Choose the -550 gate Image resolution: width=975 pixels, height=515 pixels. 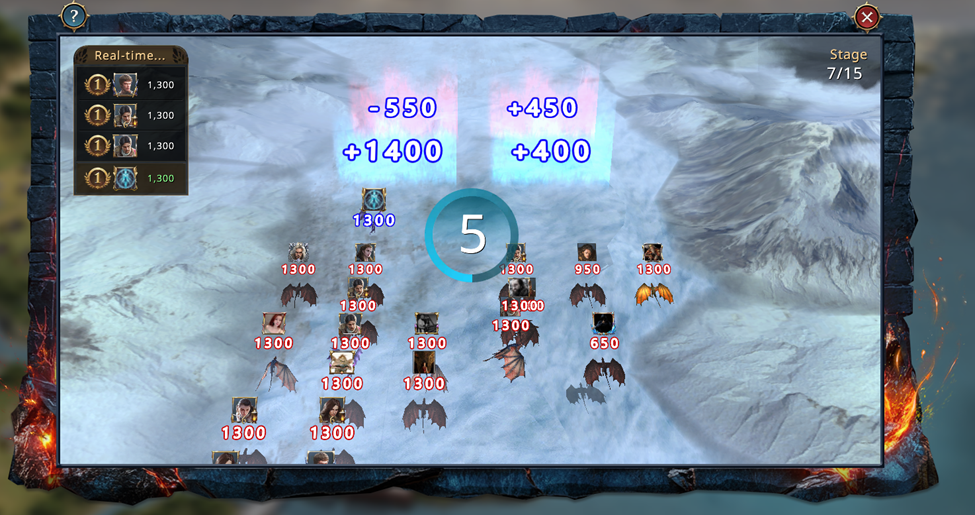[402, 108]
